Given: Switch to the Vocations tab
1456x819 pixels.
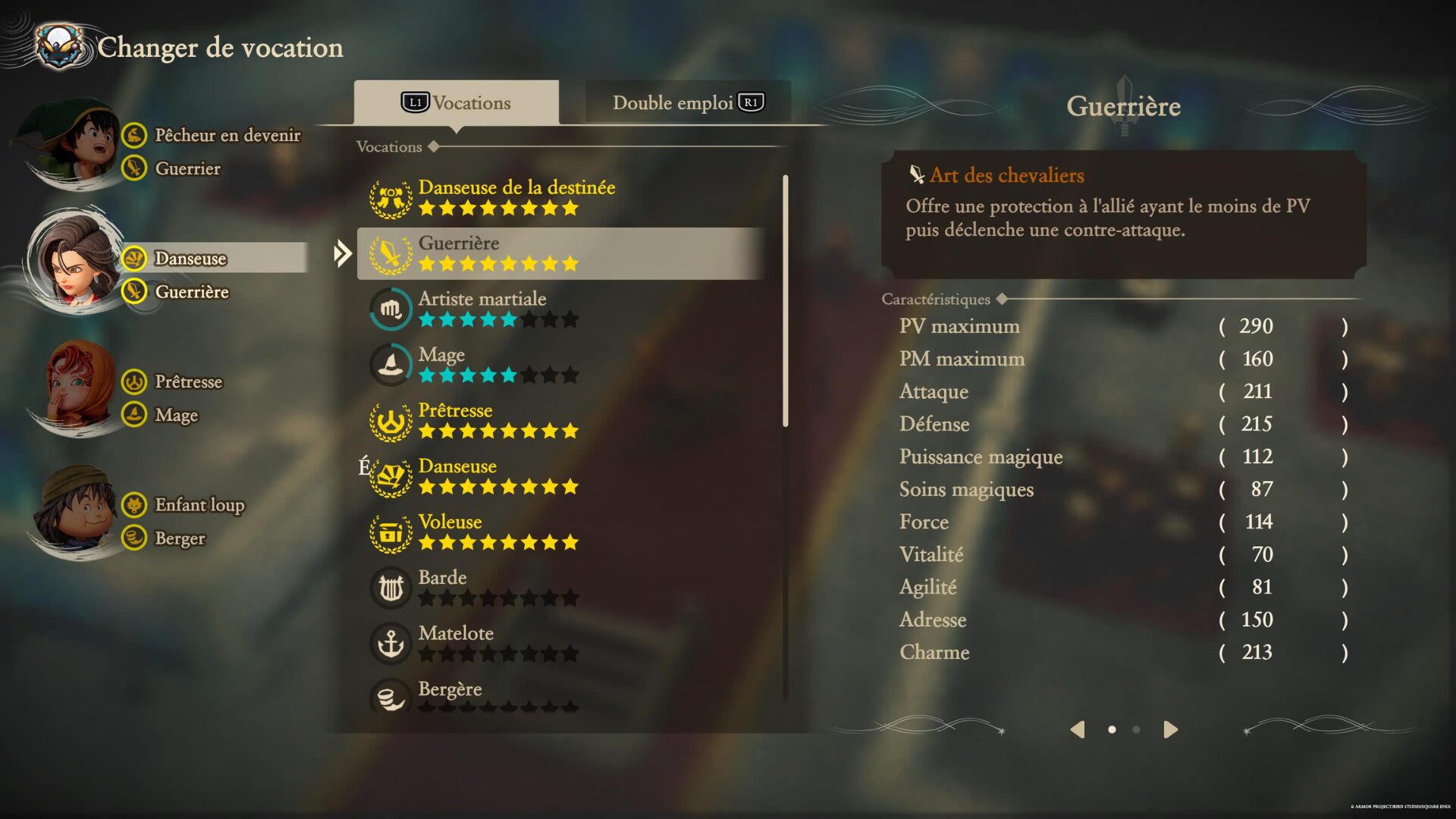Looking at the screenshot, I should [457, 102].
